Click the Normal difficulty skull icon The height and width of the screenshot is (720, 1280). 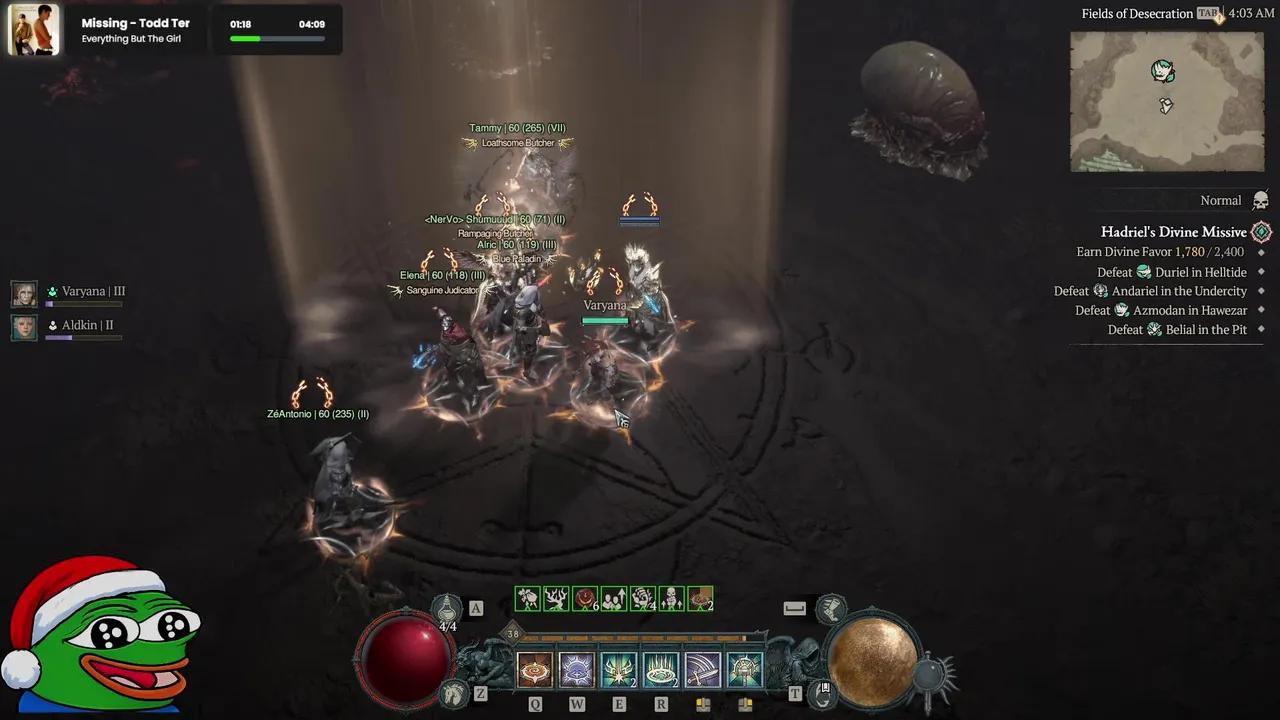click(x=1261, y=200)
